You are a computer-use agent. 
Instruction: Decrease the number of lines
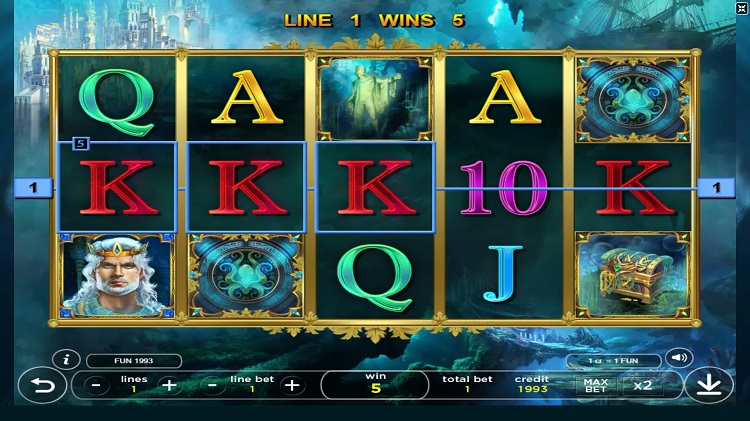tap(96, 385)
